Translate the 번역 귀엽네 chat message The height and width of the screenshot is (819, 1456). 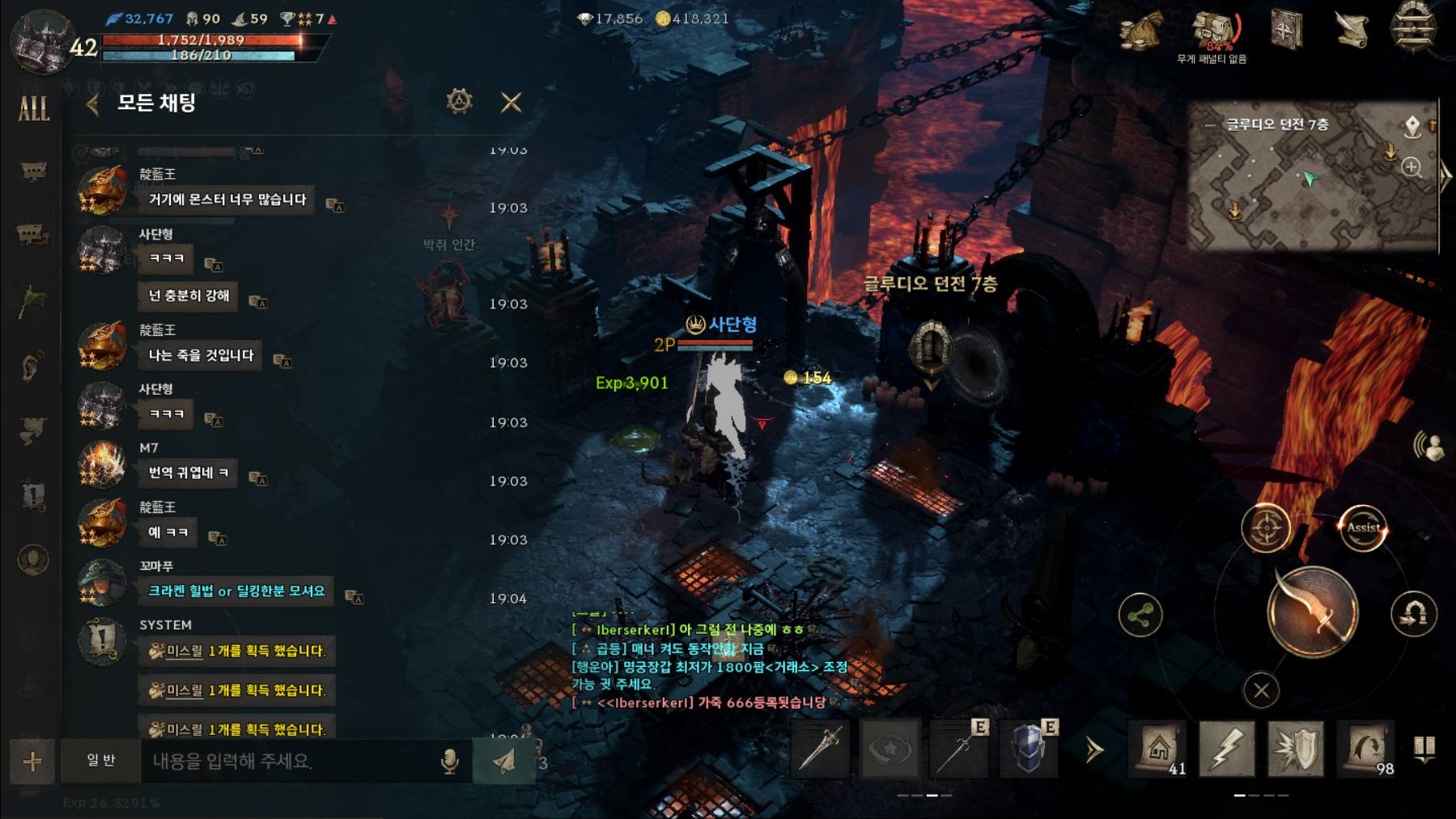[258, 479]
